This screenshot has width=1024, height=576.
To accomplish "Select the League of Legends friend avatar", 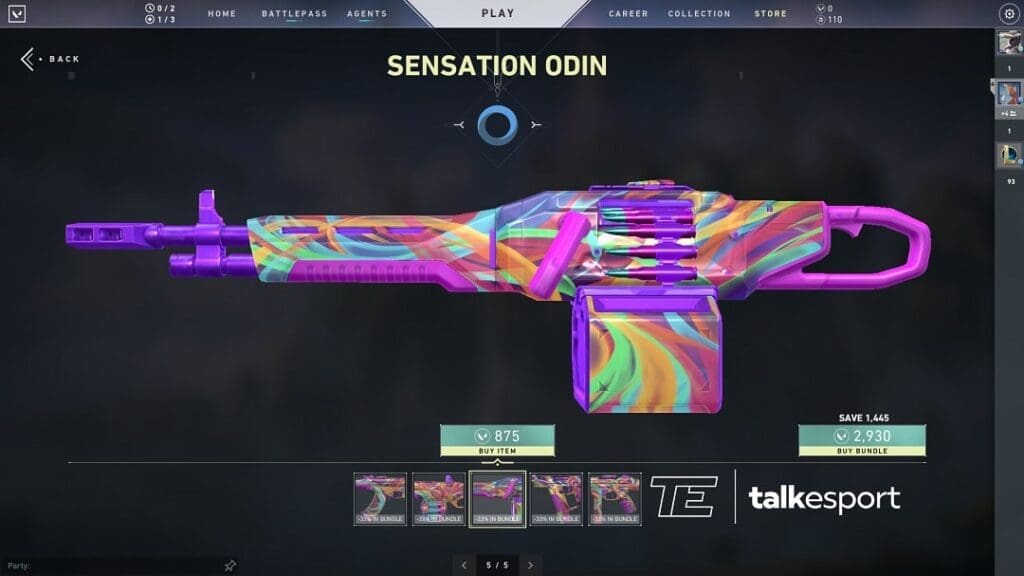I will [1008, 155].
